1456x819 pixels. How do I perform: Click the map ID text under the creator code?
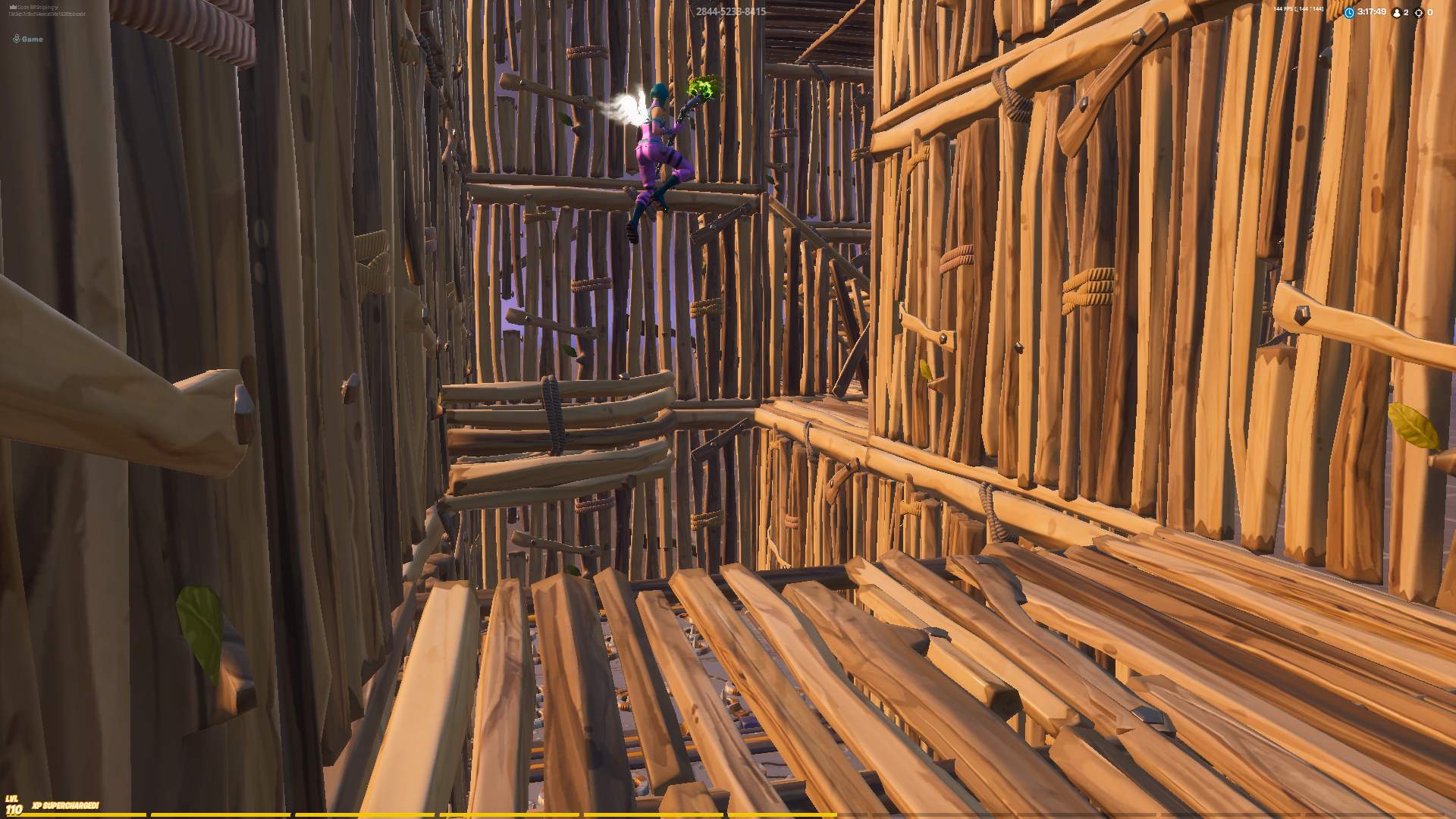(47, 14)
